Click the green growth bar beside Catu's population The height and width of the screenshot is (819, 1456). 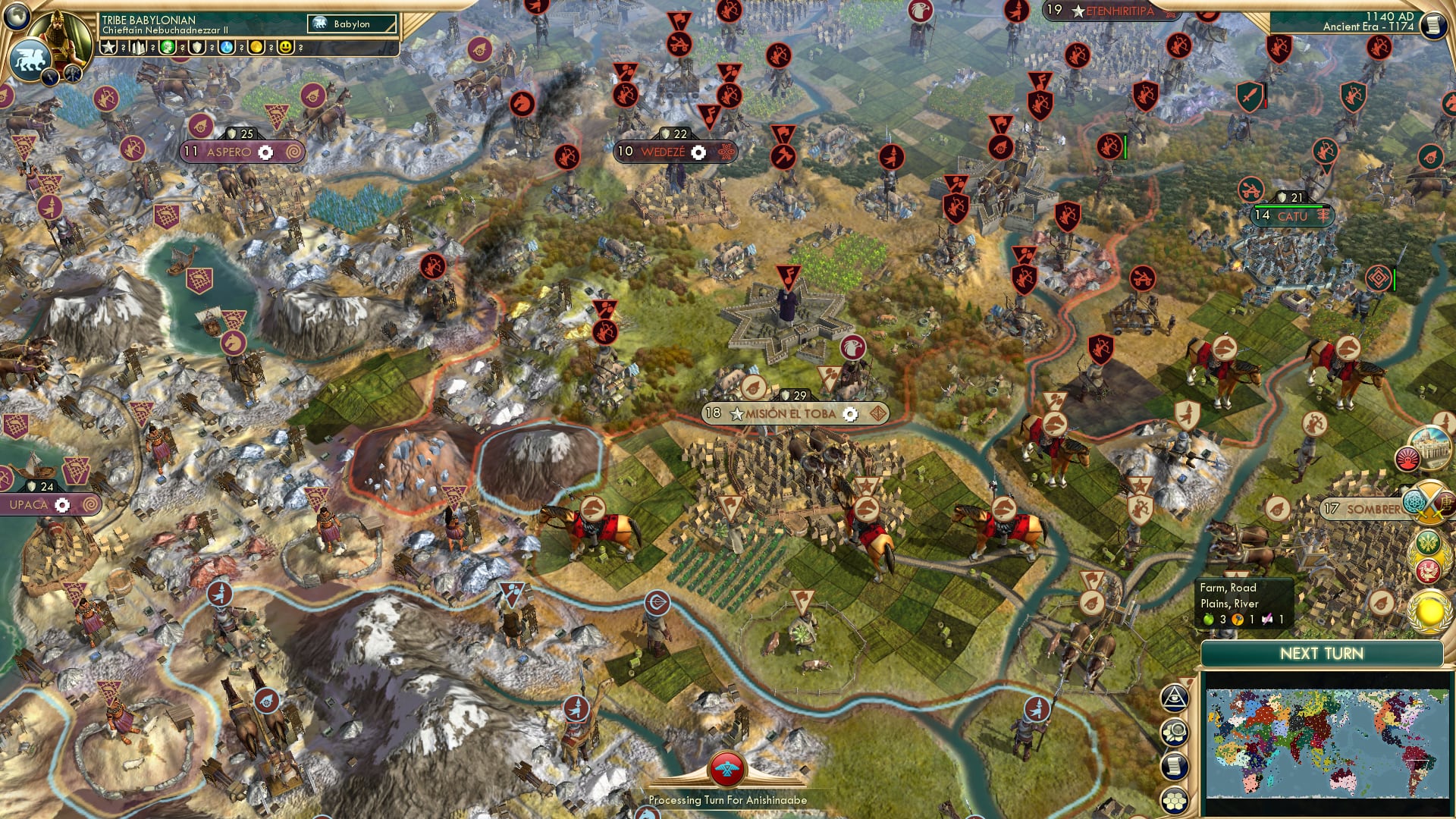1289,206
